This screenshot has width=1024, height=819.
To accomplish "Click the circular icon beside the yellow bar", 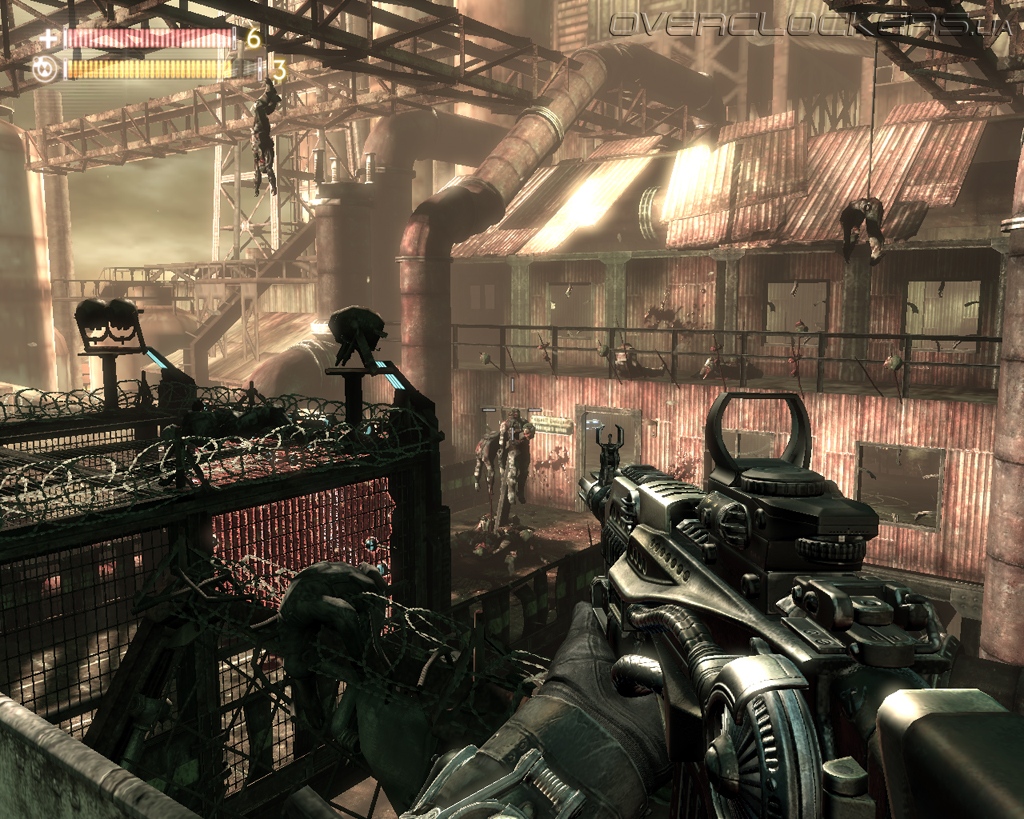I will pos(45,69).
